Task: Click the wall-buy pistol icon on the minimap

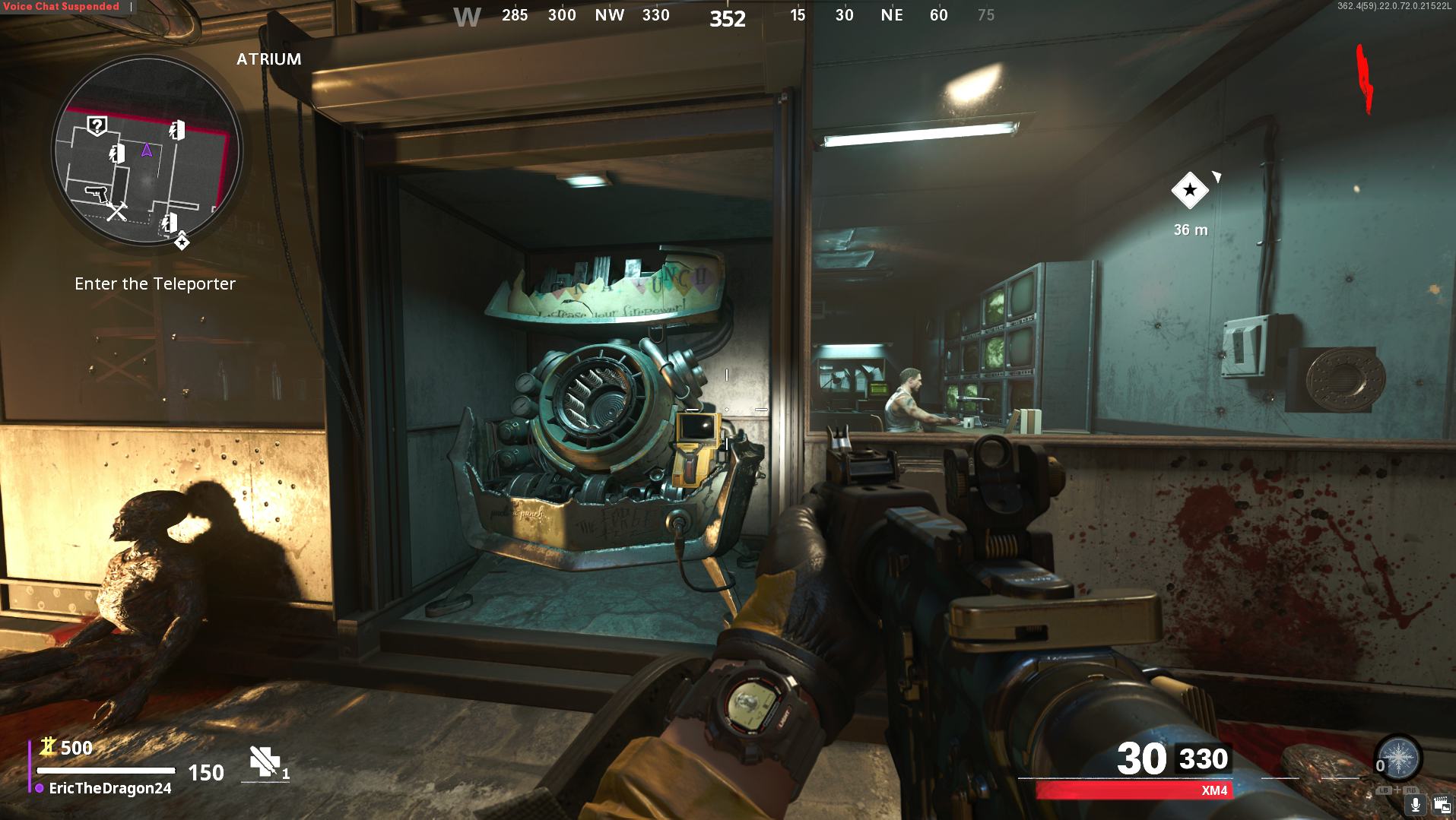Action: 96,194
